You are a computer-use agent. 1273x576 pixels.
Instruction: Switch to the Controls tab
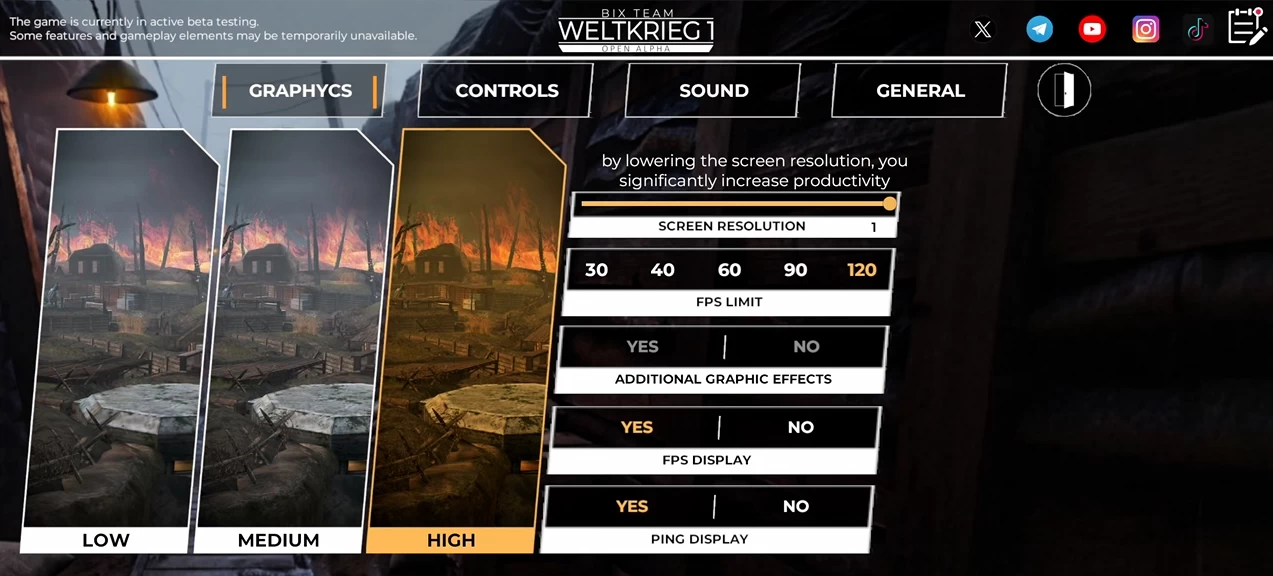tap(506, 91)
